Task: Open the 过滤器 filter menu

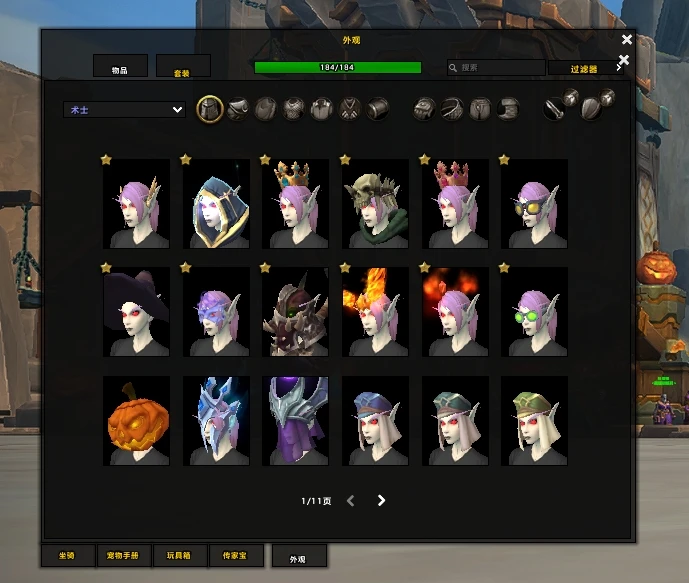Action: tap(584, 69)
